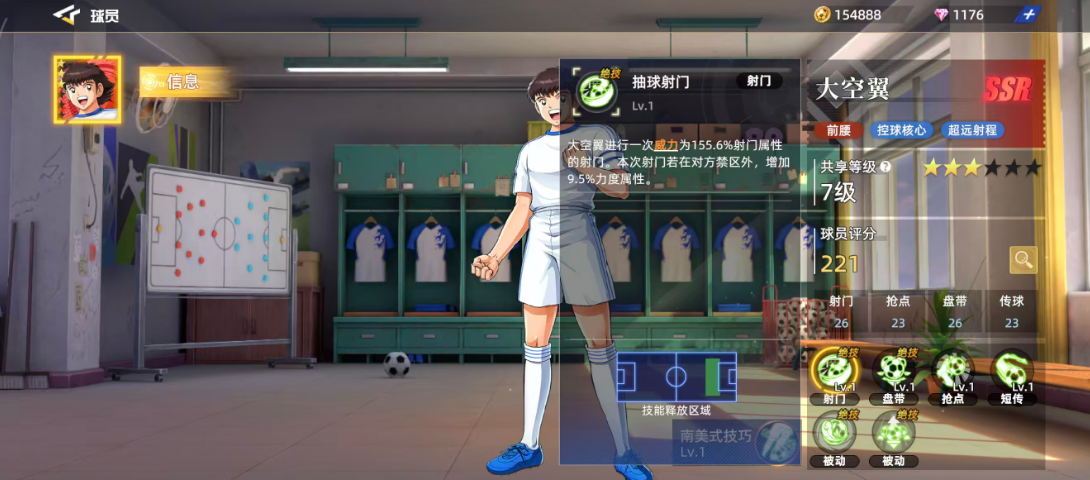The image size is (1090, 480).
Task: Tap the gold coin currency icon
Action: pyautogui.click(x=822, y=14)
